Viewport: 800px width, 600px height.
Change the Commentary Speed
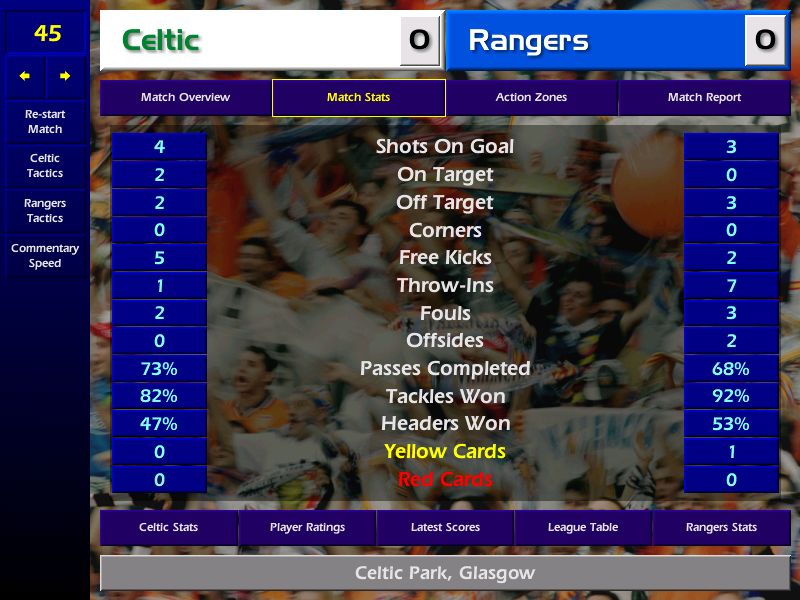click(45, 256)
